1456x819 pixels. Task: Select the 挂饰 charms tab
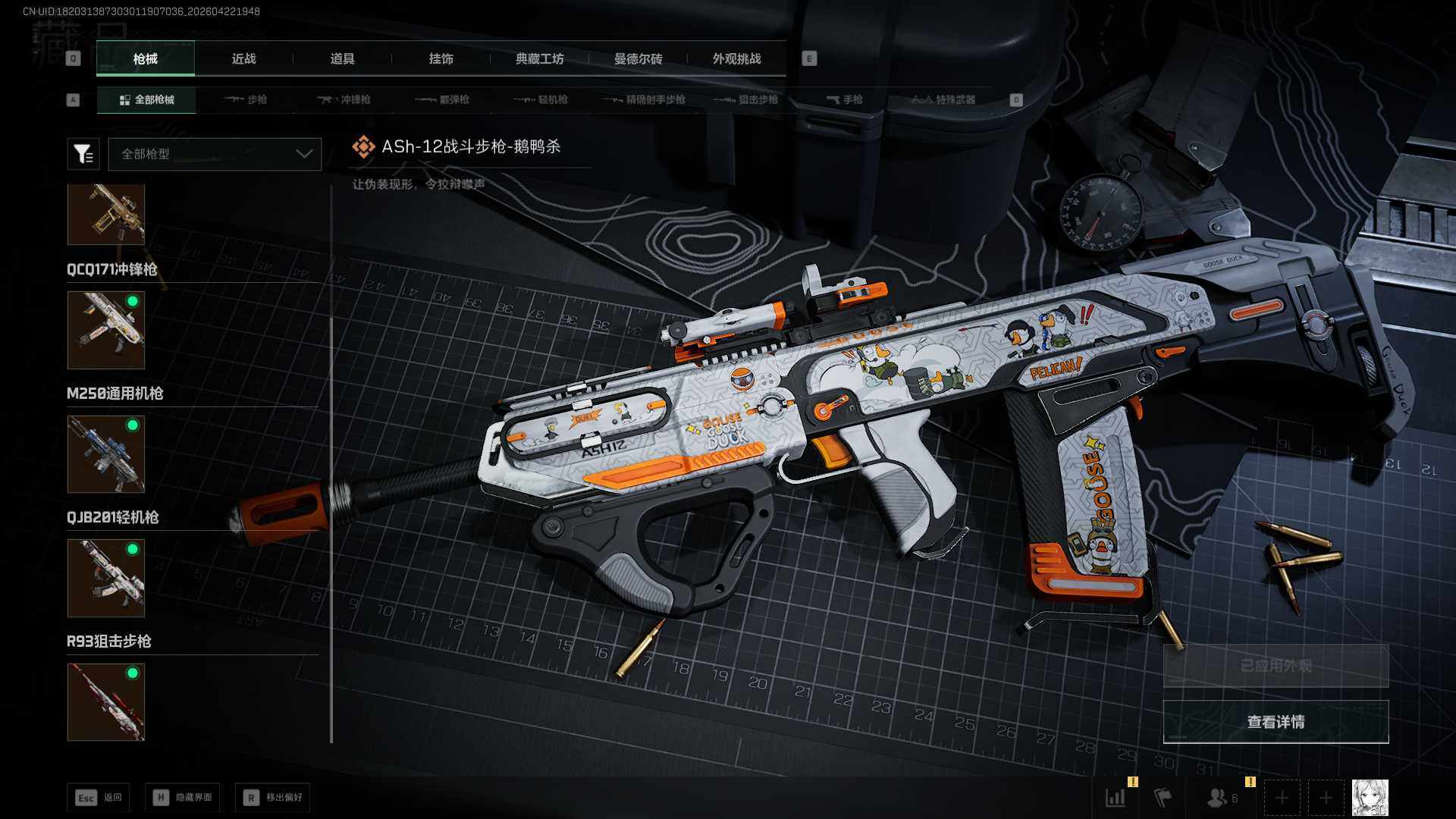point(441,59)
